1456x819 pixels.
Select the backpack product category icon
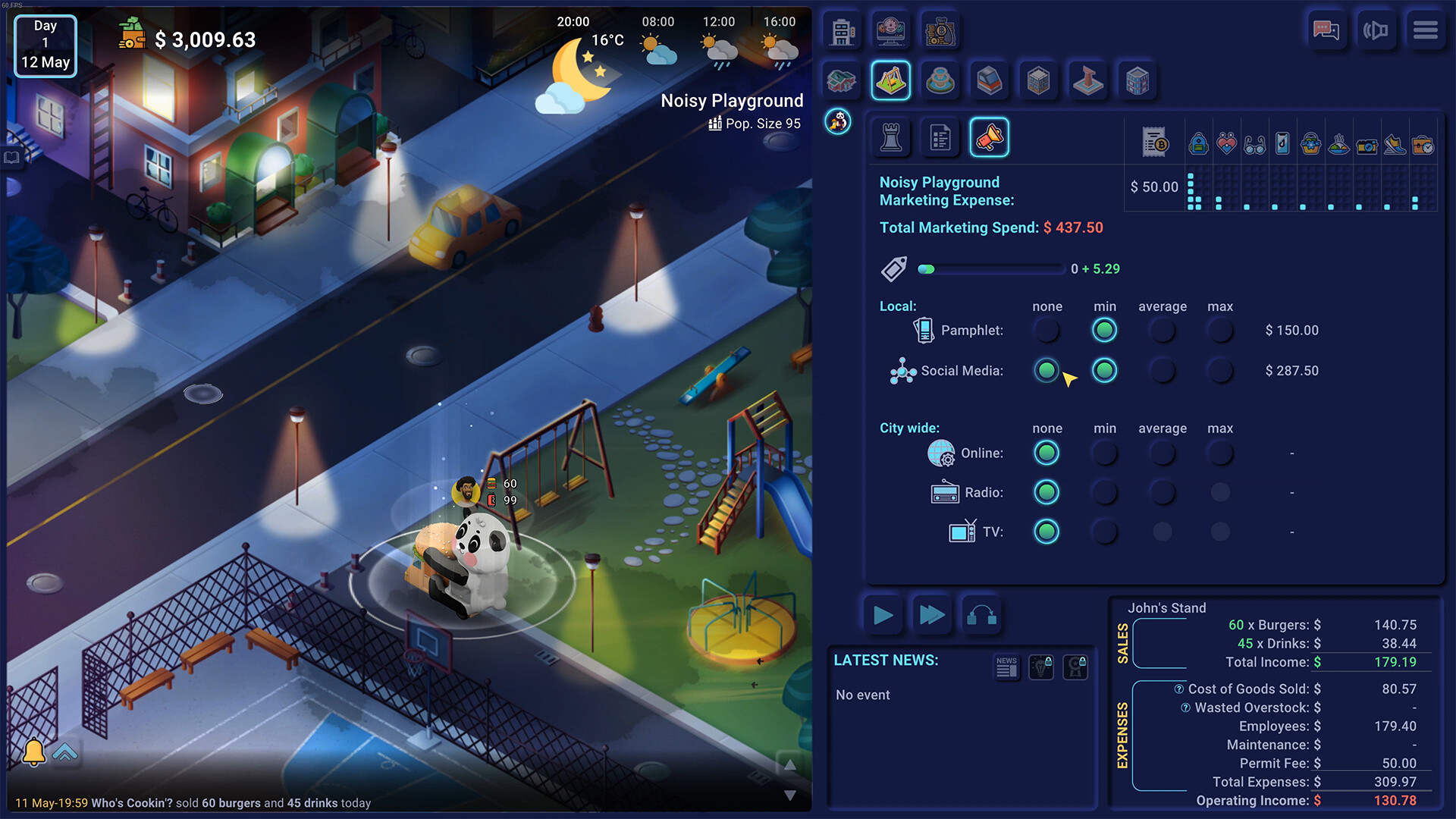tap(1199, 143)
